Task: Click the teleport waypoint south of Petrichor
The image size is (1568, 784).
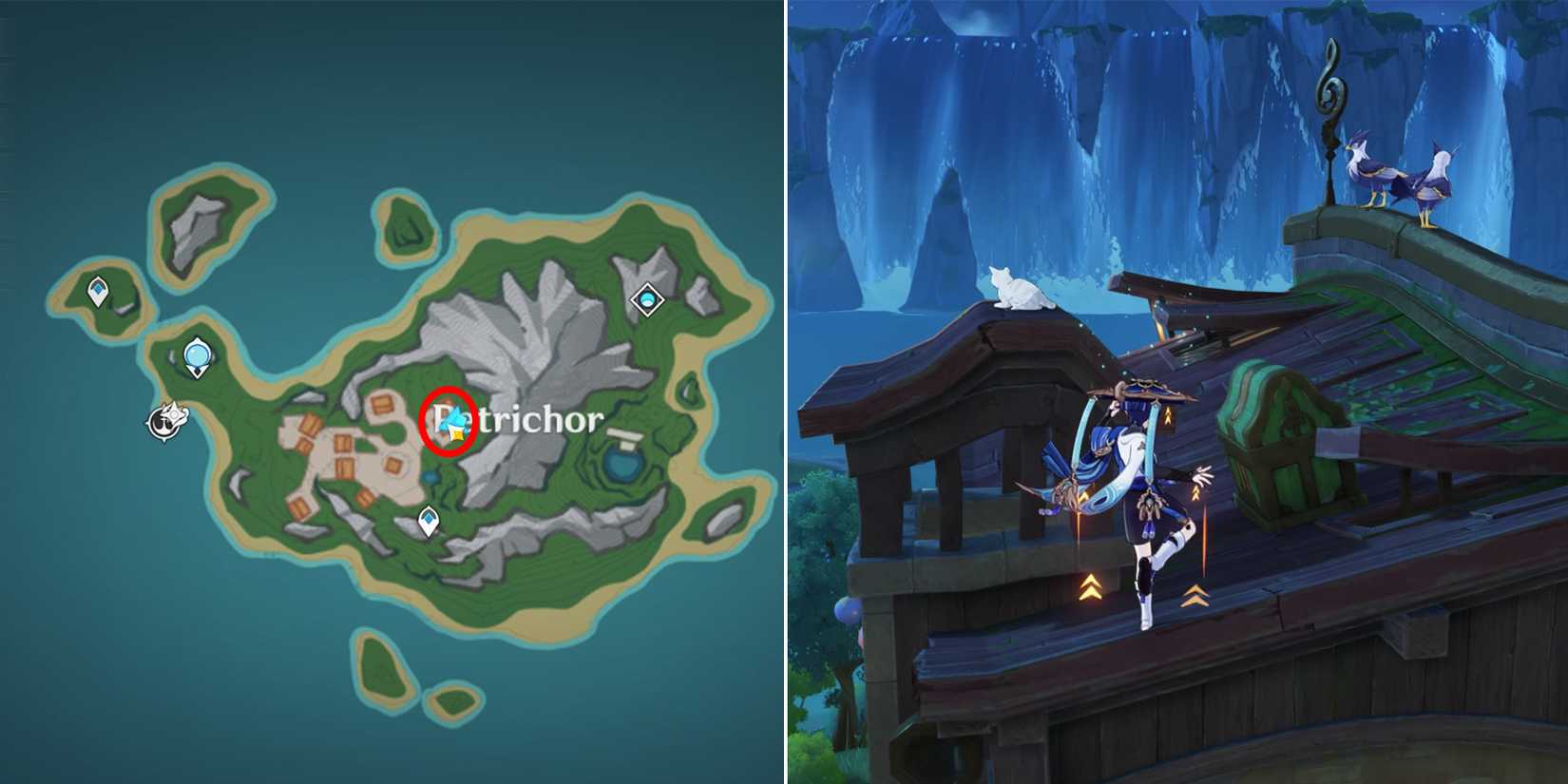Action: pos(428,518)
